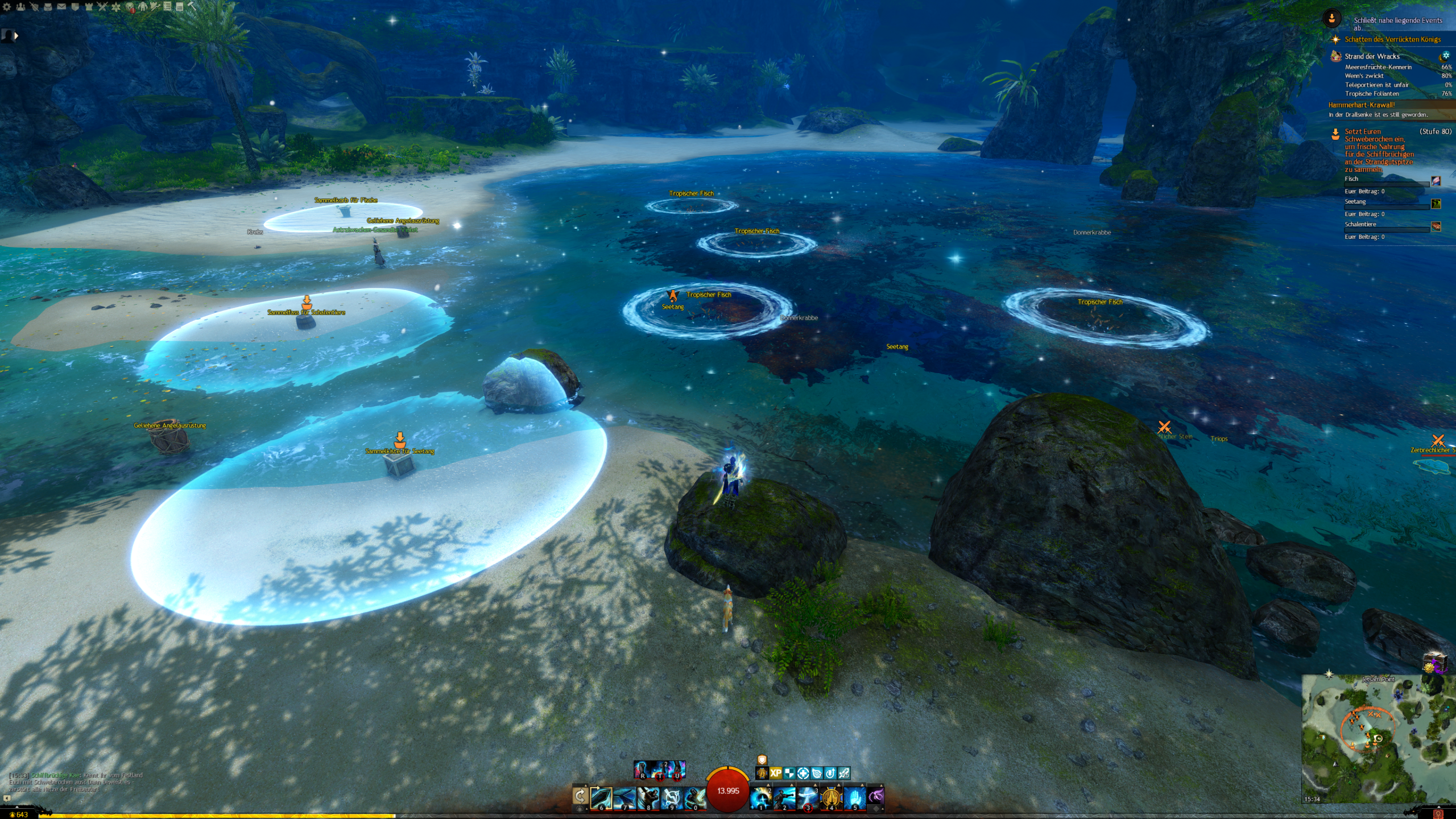Use the glowing hand skill in slot 5

pos(854,798)
